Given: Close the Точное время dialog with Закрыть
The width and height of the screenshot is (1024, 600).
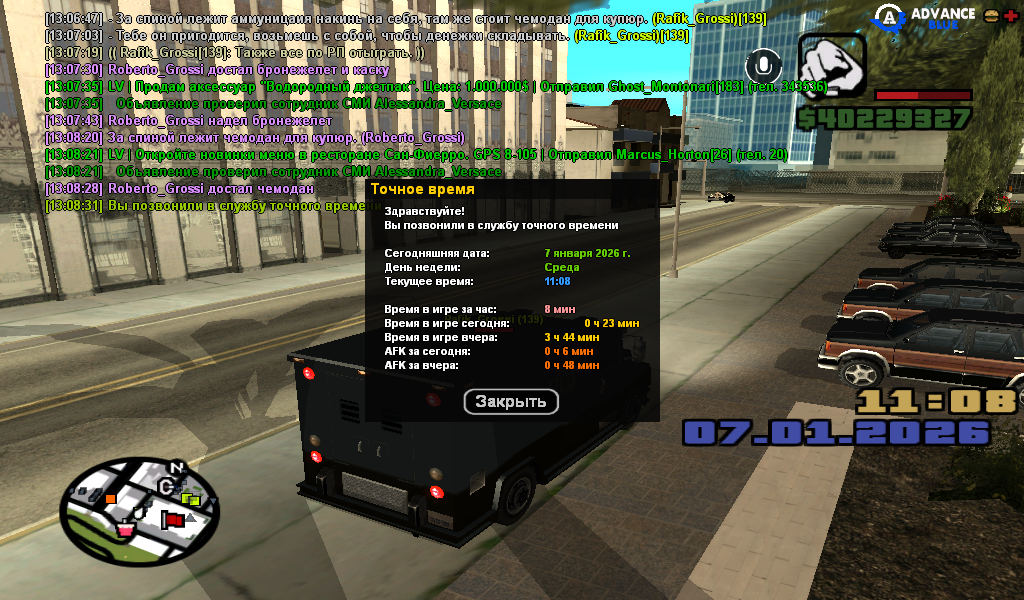Looking at the screenshot, I should coord(511,402).
